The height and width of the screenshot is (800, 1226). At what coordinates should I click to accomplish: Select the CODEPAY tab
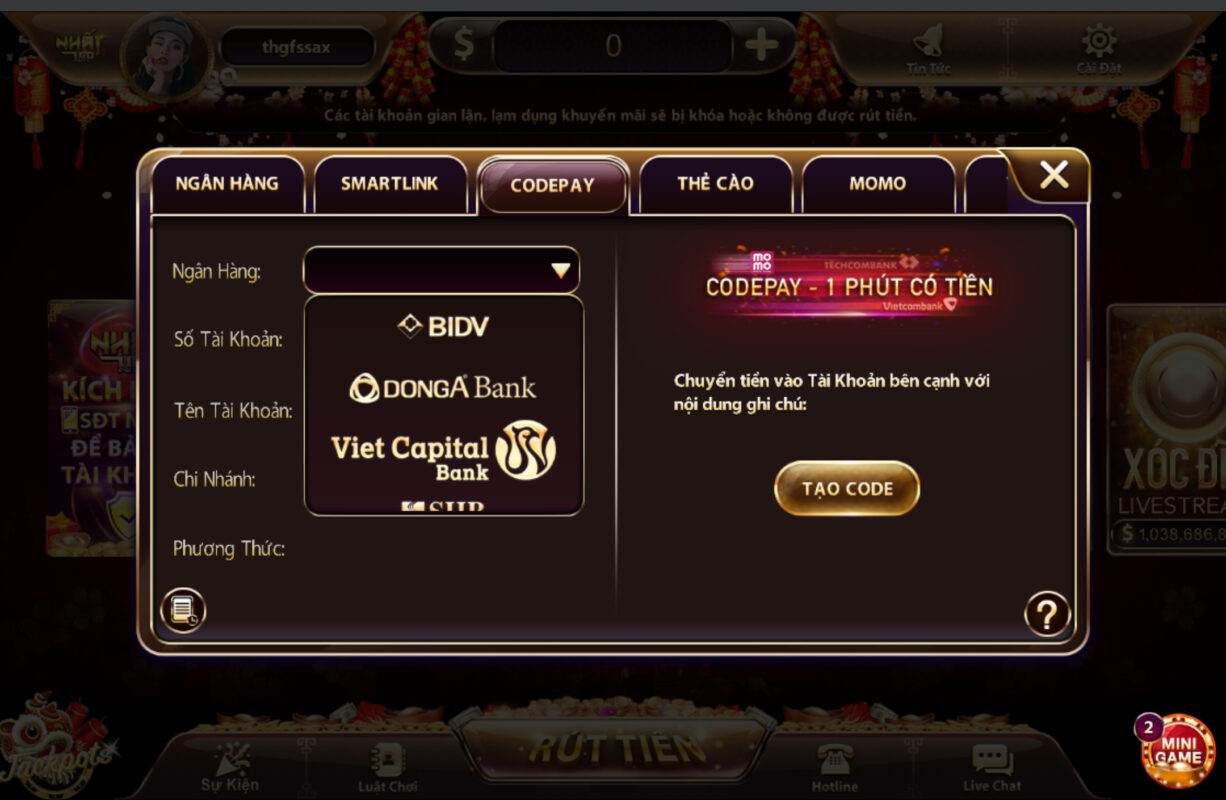coord(552,186)
